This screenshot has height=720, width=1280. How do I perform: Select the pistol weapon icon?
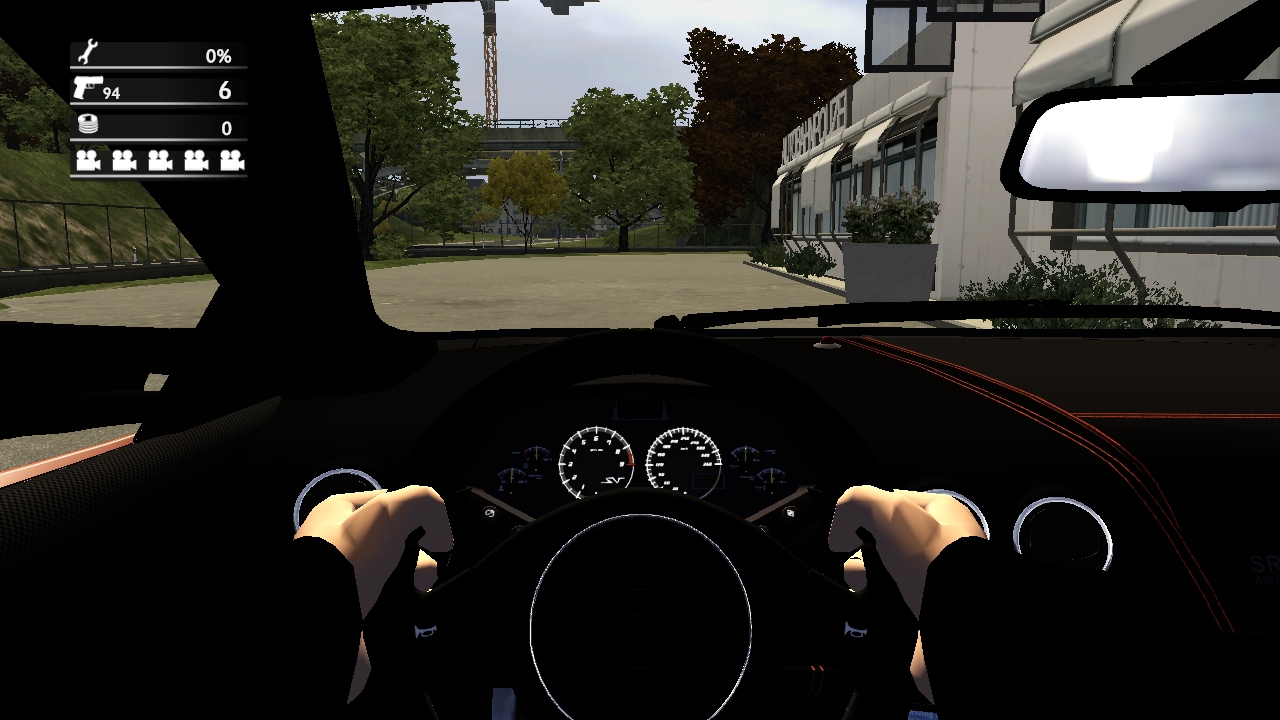tap(86, 88)
